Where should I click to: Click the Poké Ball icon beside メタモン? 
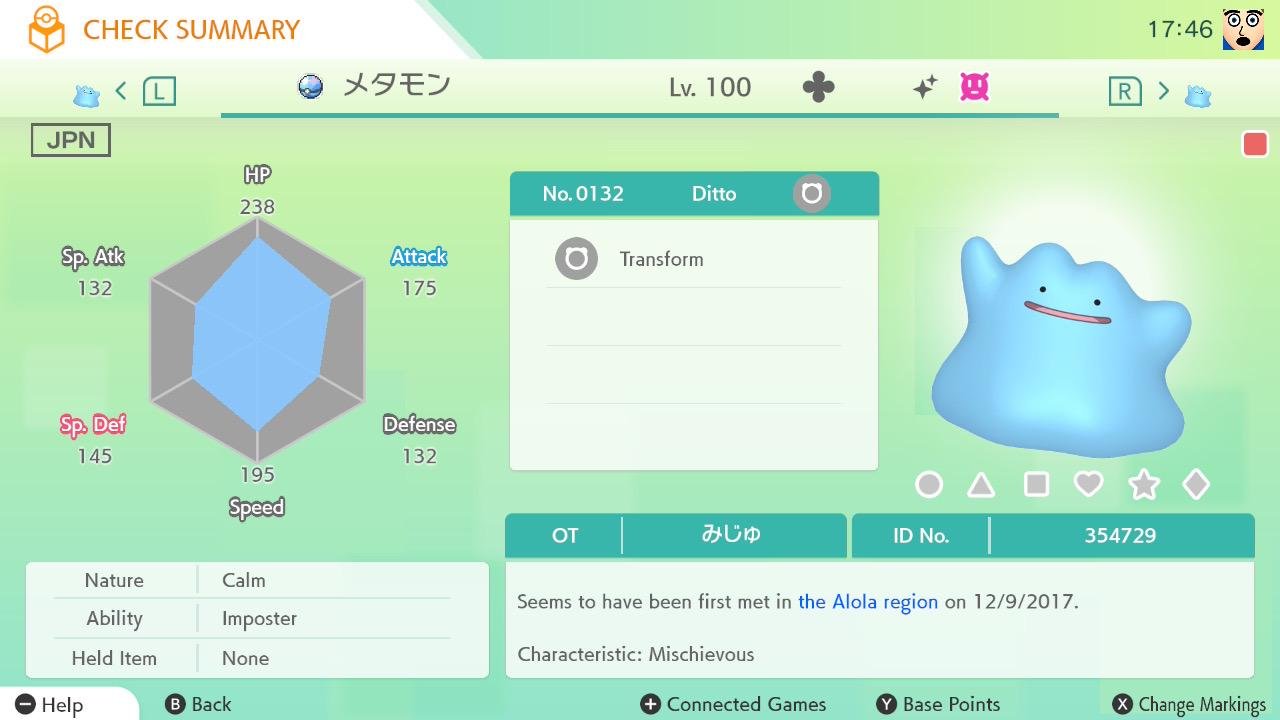pyautogui.click(x=311, y=87)
